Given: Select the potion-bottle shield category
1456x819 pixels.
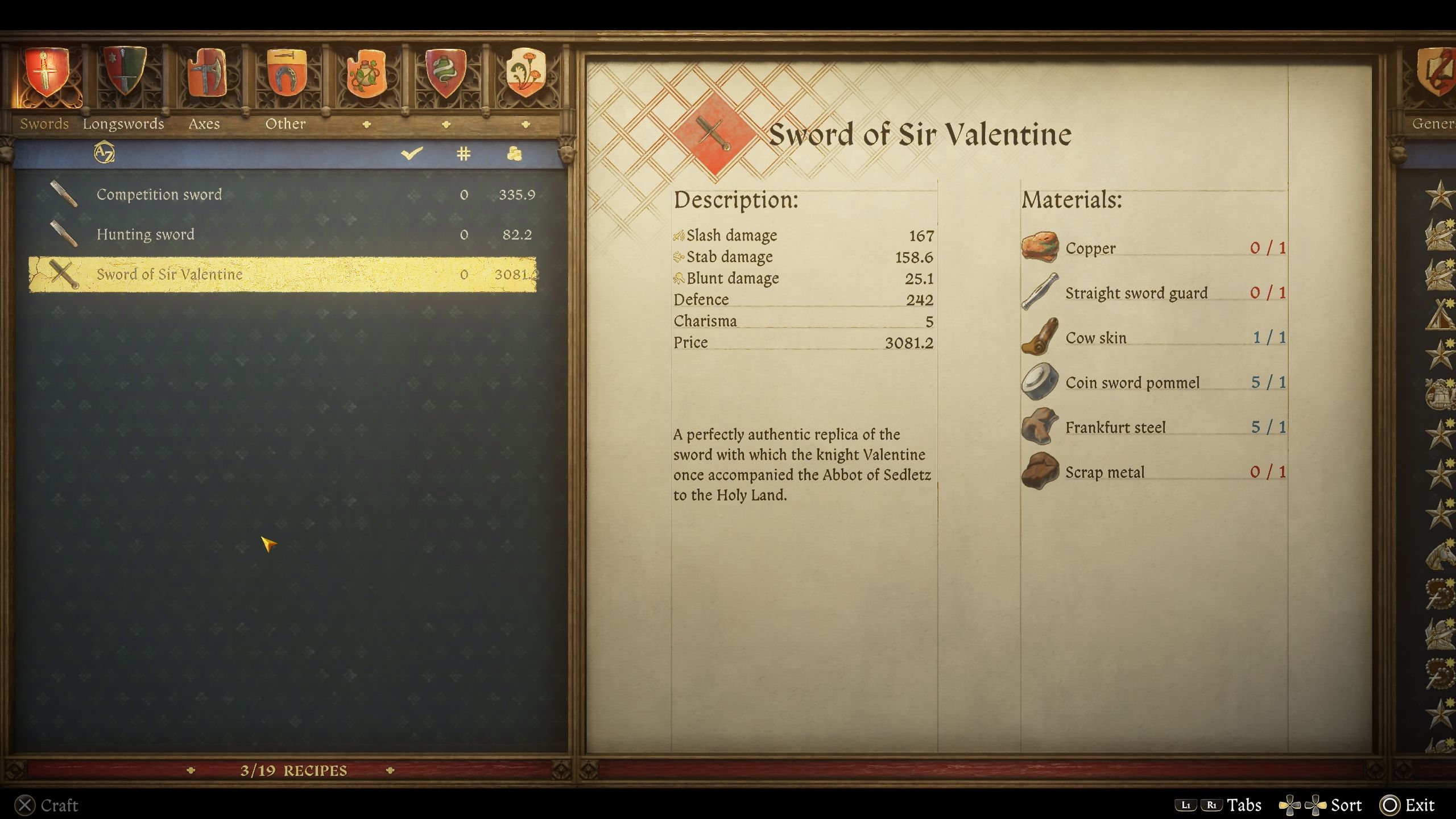Looking at the screenshot, I should point(366,74).
